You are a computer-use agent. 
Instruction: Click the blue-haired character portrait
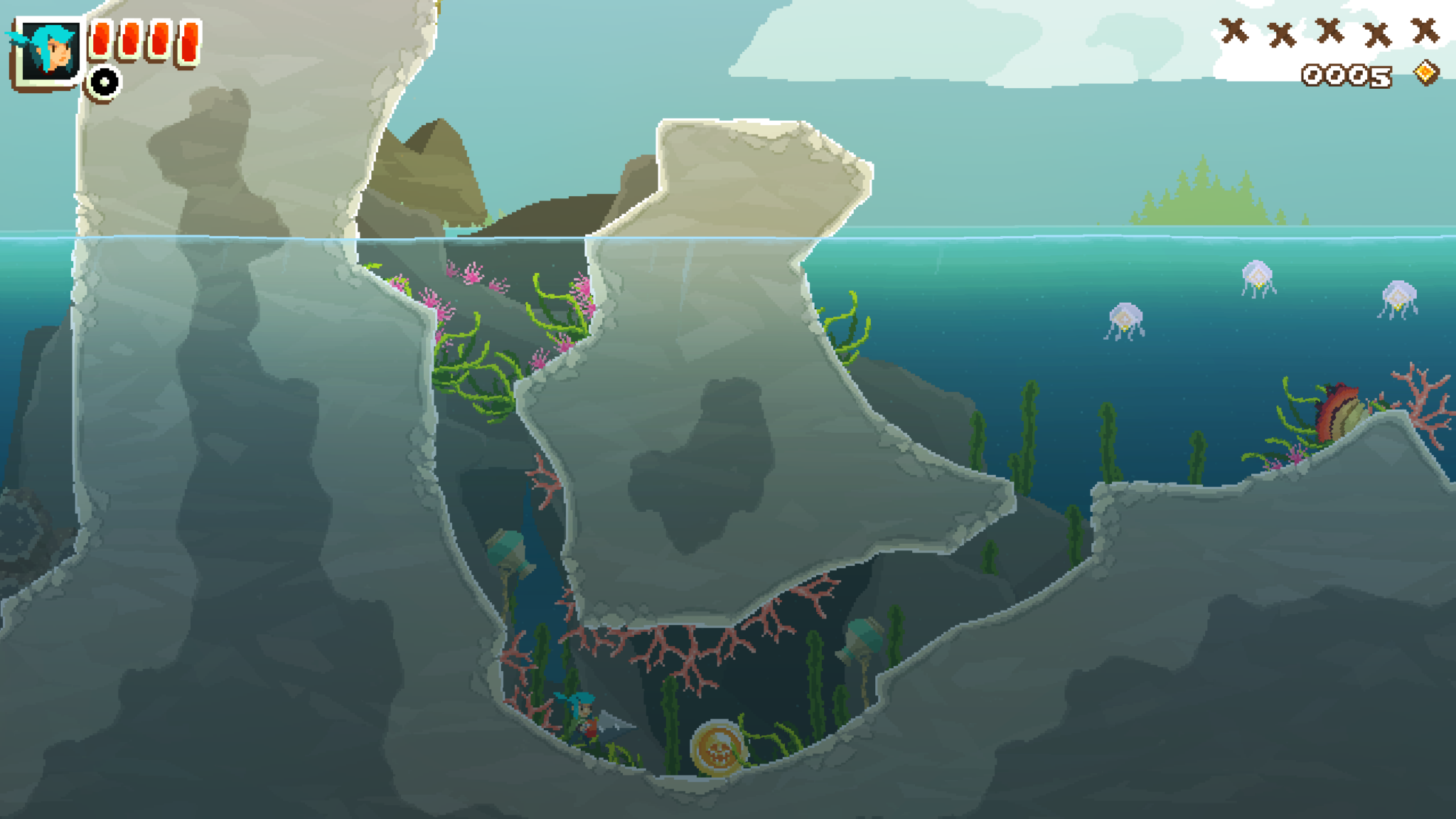point(47,51)
